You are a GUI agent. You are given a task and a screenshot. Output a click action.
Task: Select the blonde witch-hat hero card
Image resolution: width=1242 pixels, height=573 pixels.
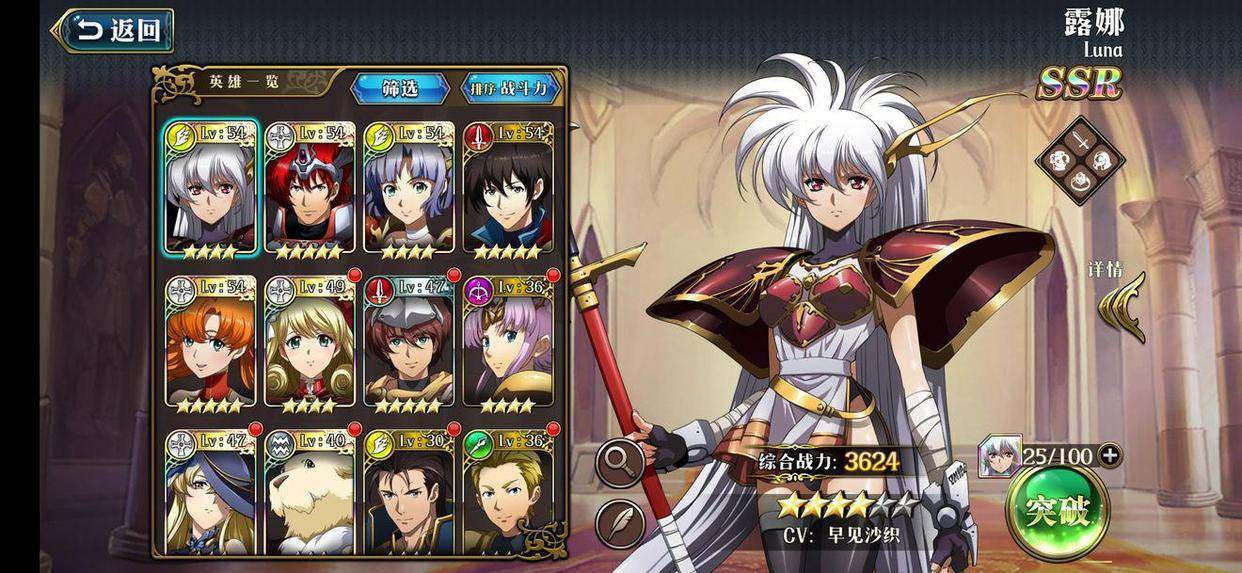[x=210, y=492]
